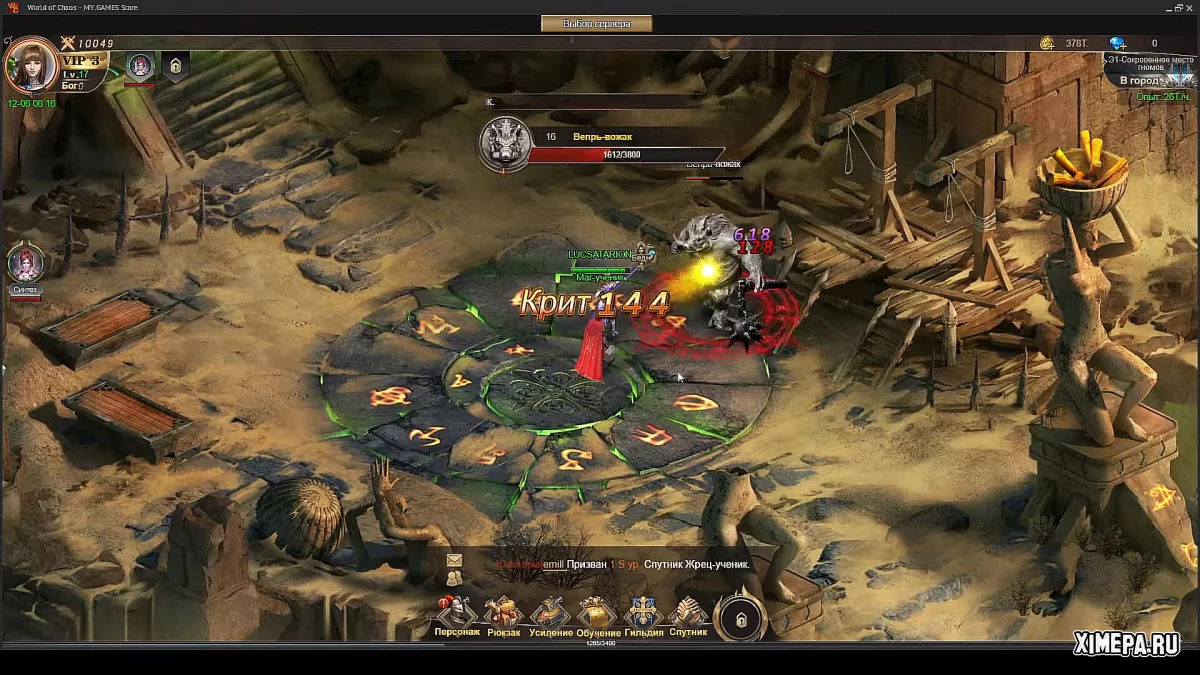The width and height of the screenshot is (1200, 675).
Task: Open the Персонаж character menu
Action: coord(457,614)
